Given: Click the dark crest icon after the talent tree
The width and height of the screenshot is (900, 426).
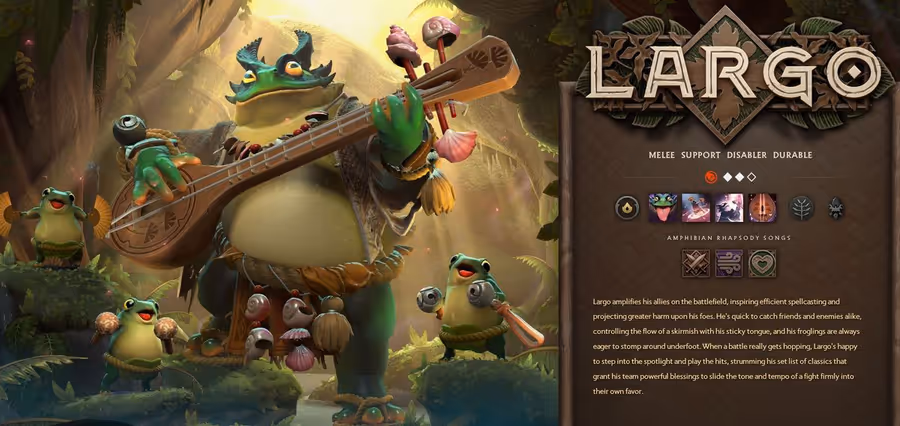Looking at the screenshot, I should [836, 207].
